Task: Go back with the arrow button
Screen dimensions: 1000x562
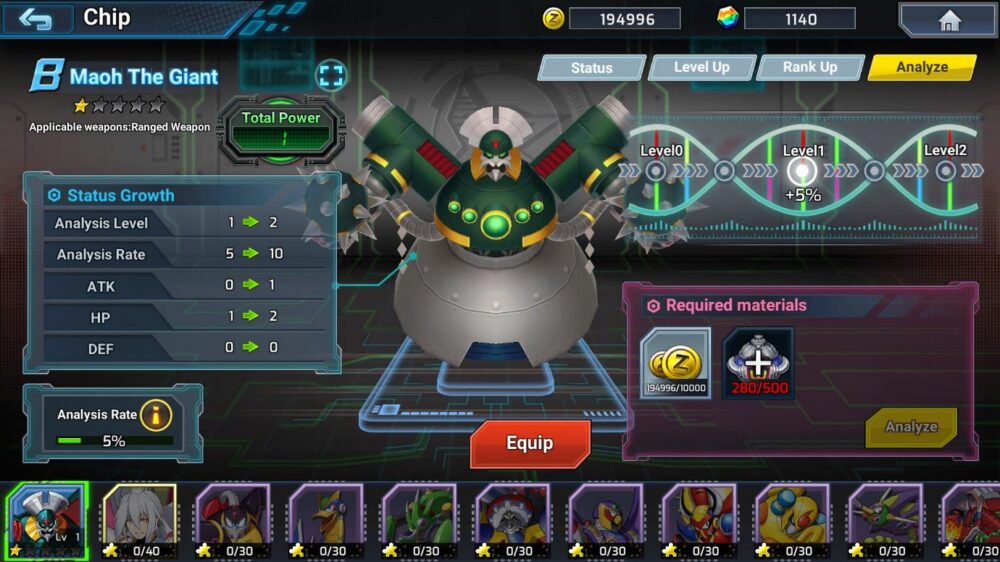Action: point(36,19)
